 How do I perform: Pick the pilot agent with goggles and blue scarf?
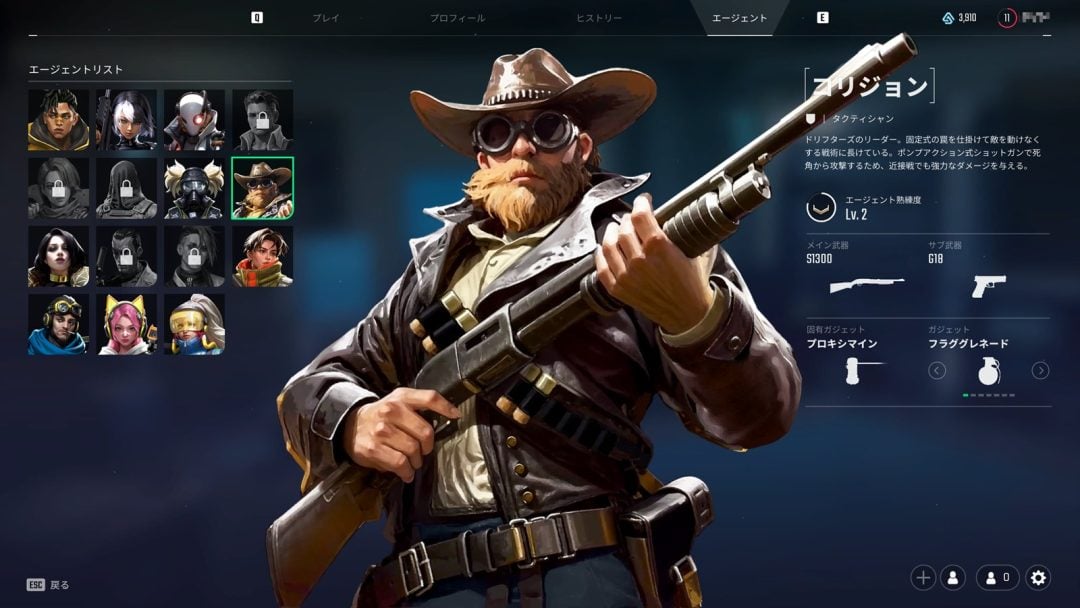58,324
